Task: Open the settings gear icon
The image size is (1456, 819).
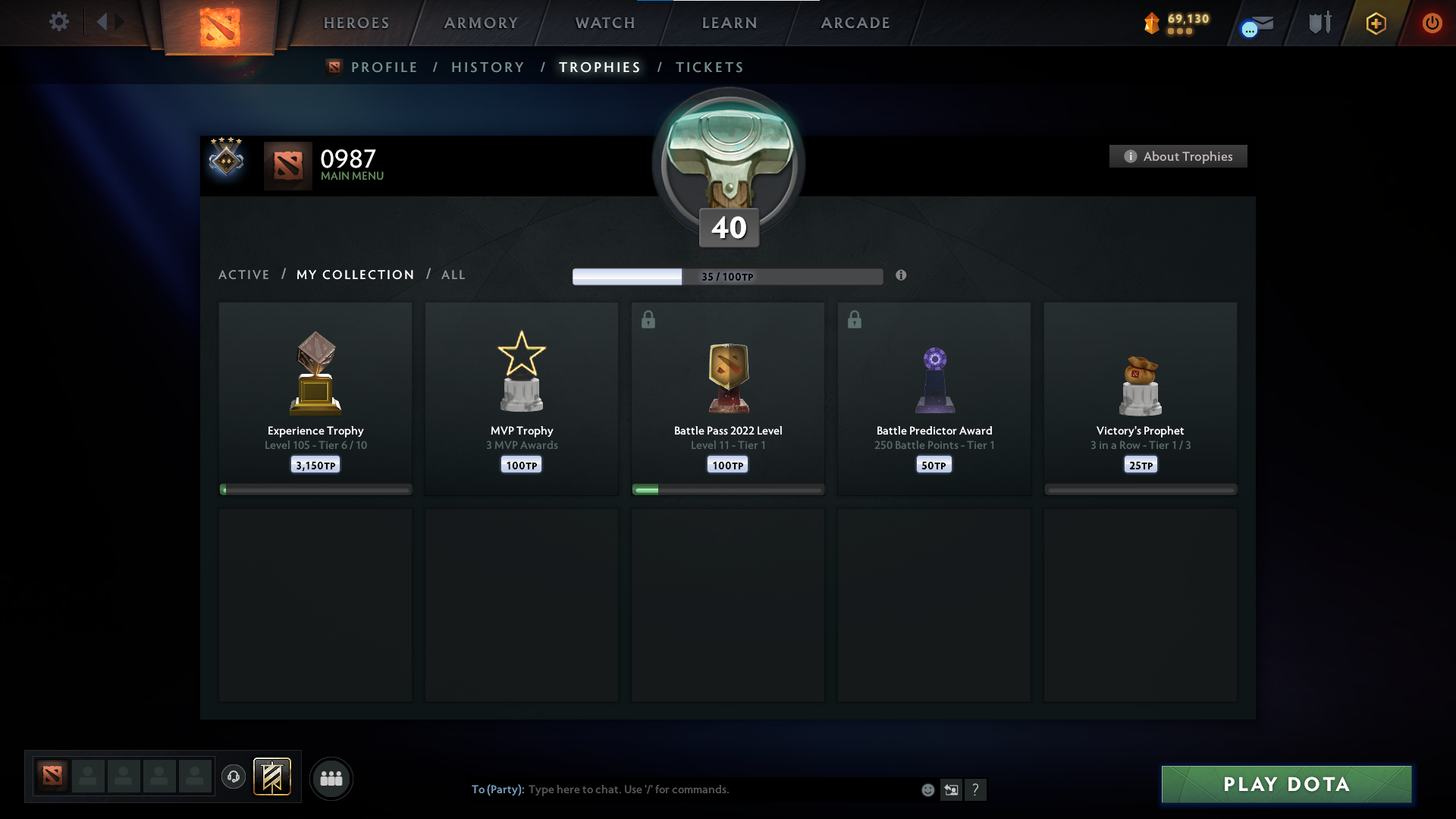Action: pos(59,22)
